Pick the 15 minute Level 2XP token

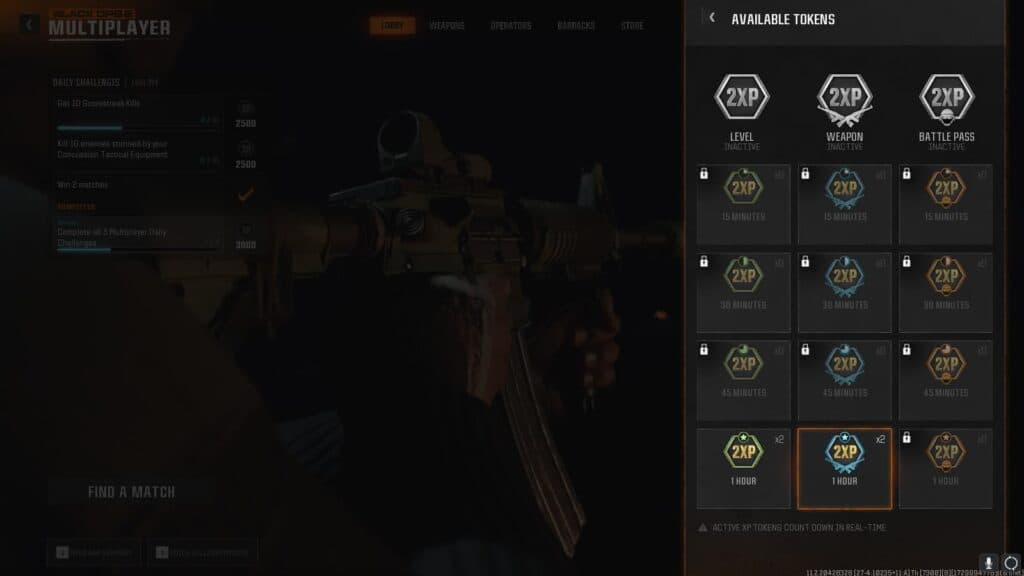(743, 204)
